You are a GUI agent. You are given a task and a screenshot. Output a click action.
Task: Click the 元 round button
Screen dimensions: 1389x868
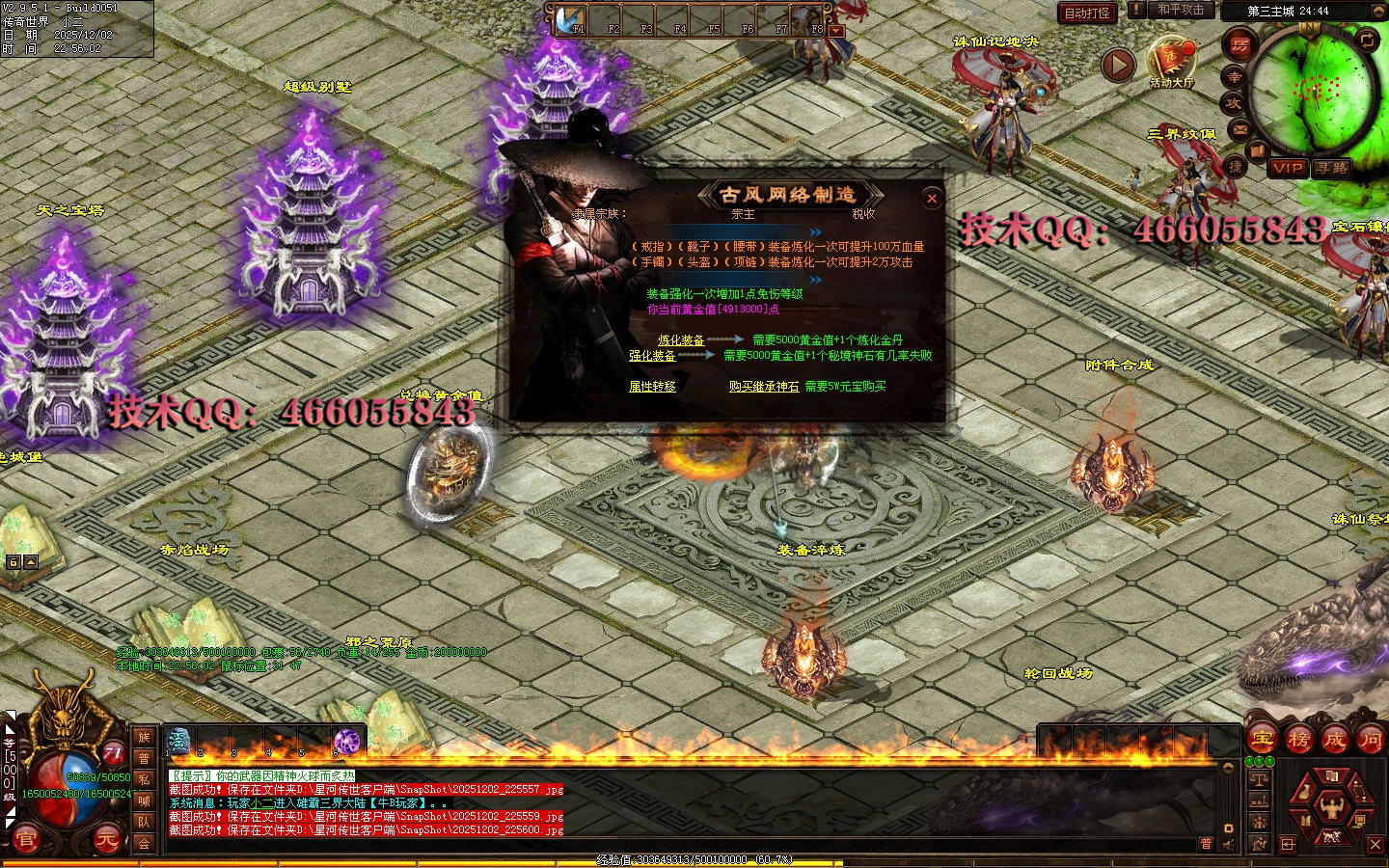coord(106,839)
